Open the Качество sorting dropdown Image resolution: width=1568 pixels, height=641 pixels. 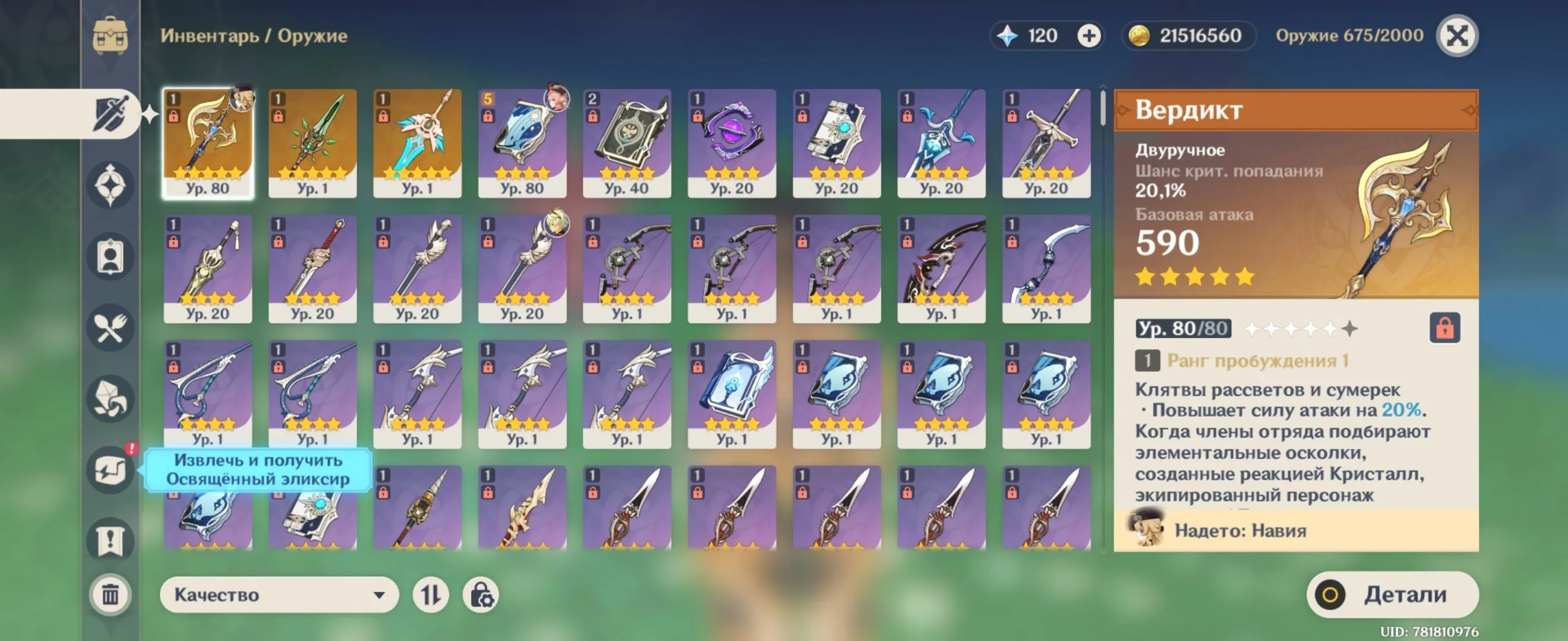click(279, 594)
